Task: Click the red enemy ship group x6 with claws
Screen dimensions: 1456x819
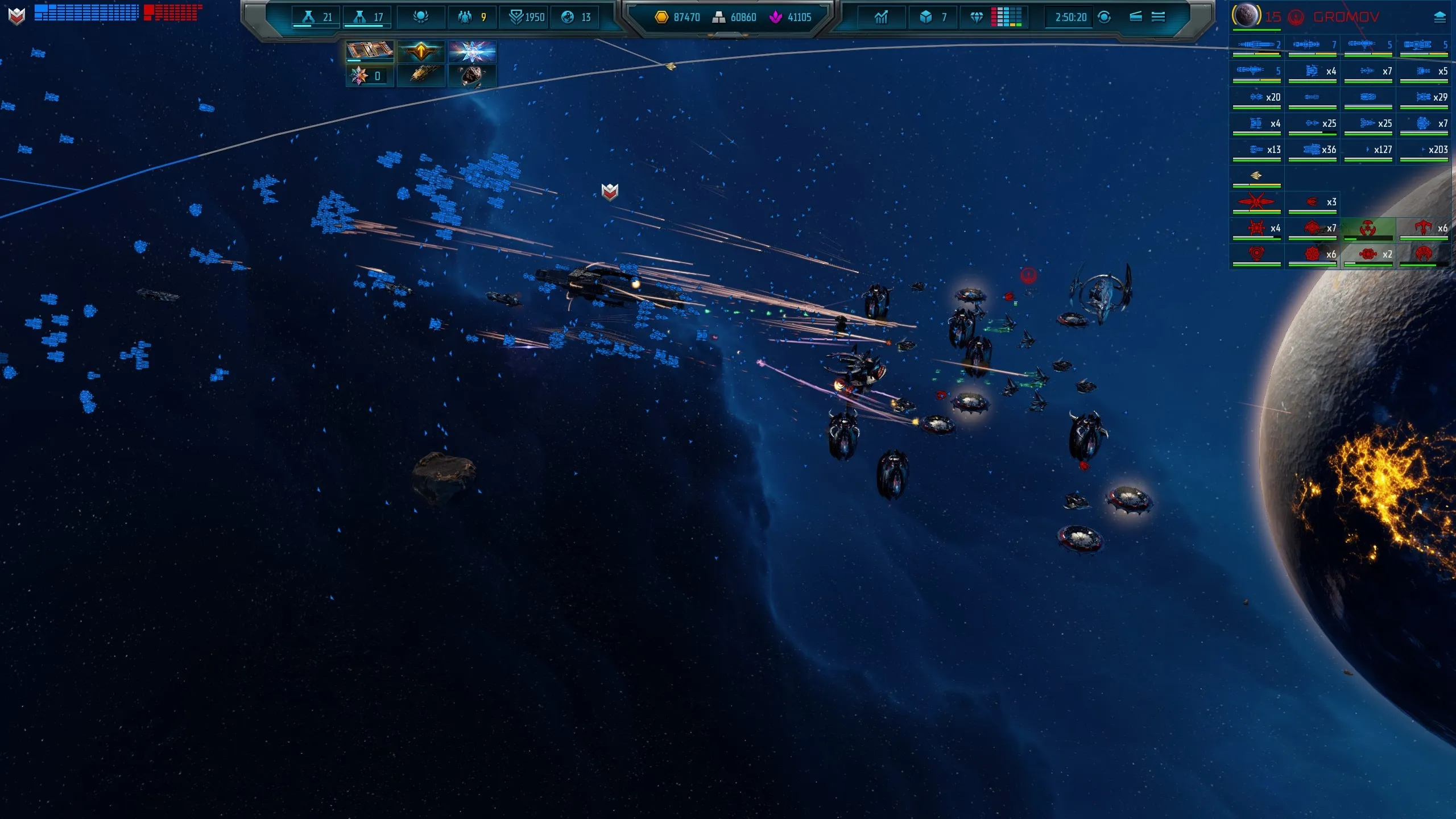Action: point(1424,229)
